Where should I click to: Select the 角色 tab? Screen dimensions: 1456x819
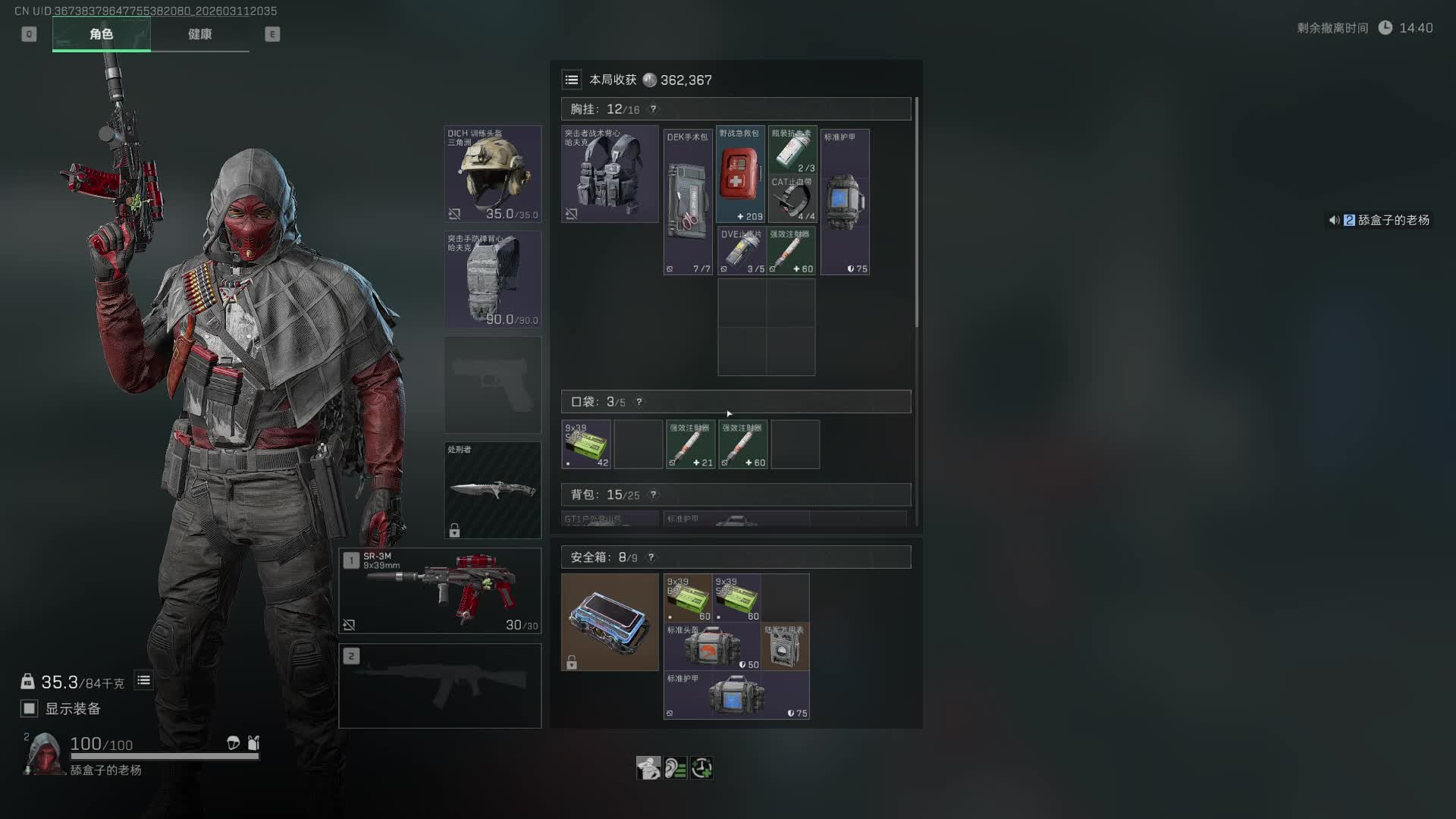pos(101,34)
